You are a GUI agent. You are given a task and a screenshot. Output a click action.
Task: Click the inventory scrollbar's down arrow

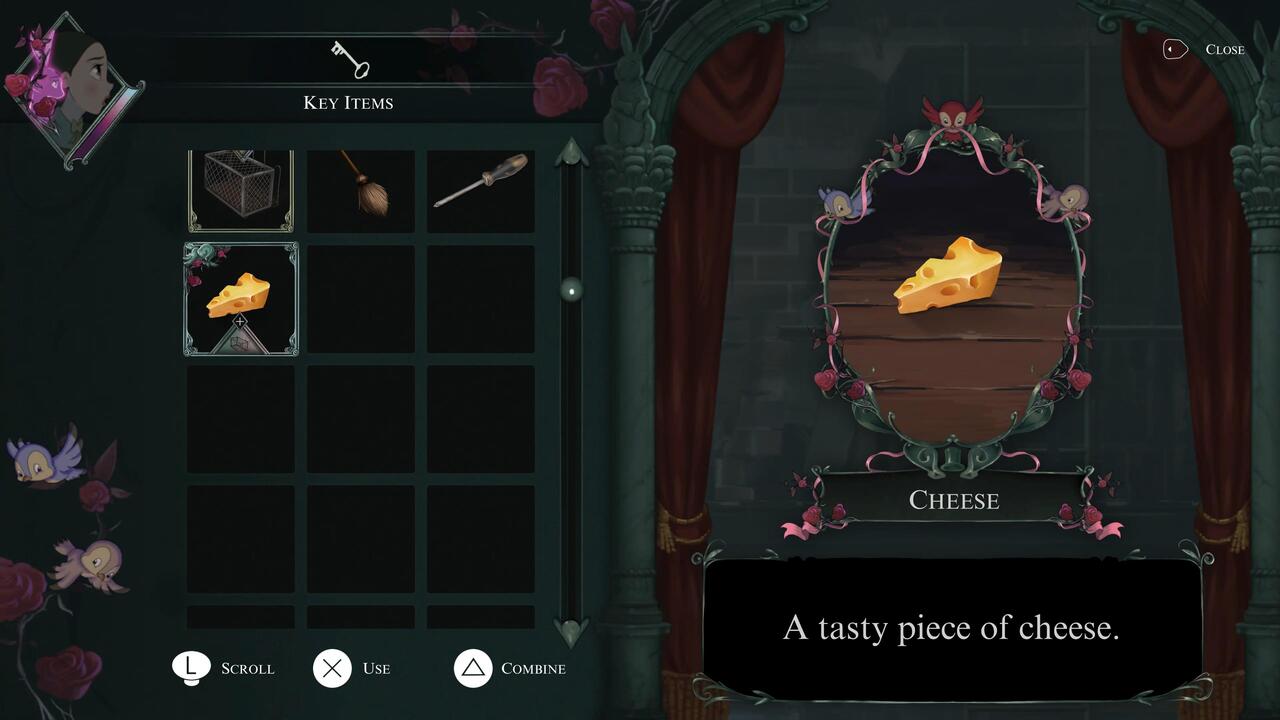(571, 631)
